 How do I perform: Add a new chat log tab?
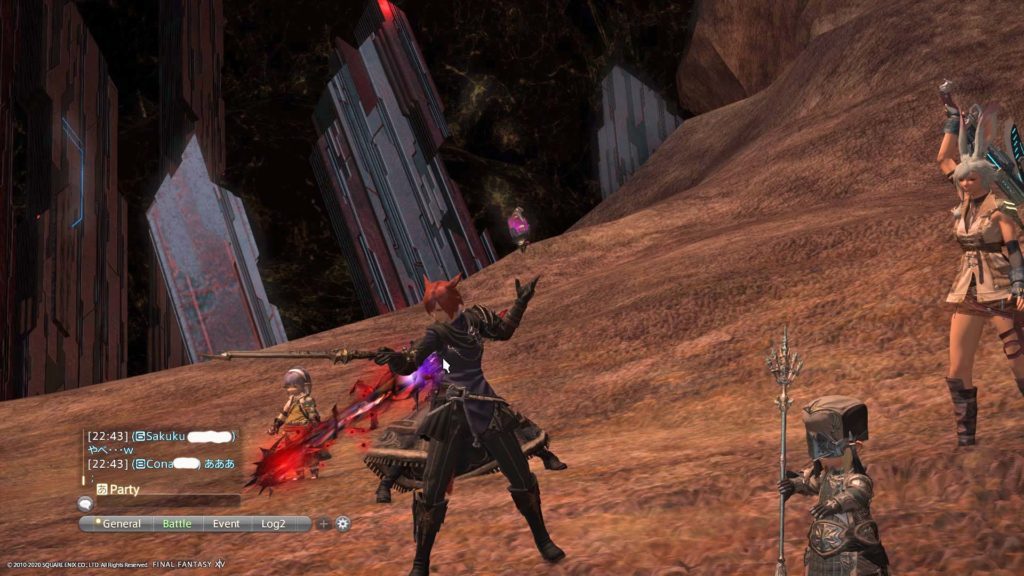(x=323, y=523)
